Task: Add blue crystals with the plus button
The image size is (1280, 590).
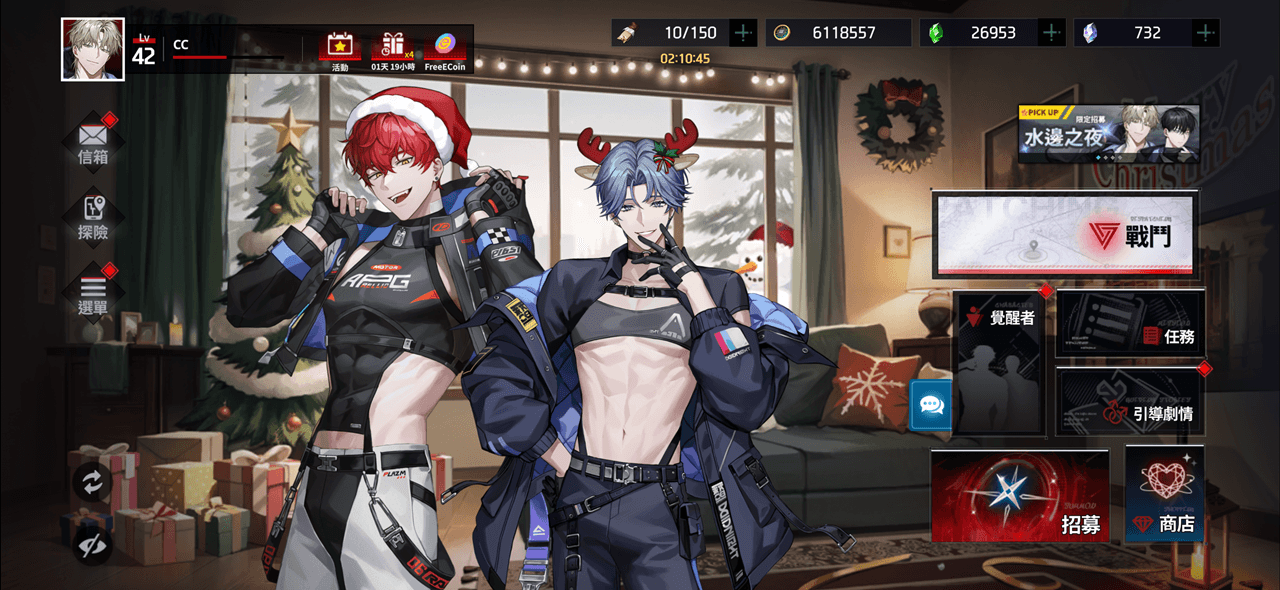Action: click(x=1206, y=33)
